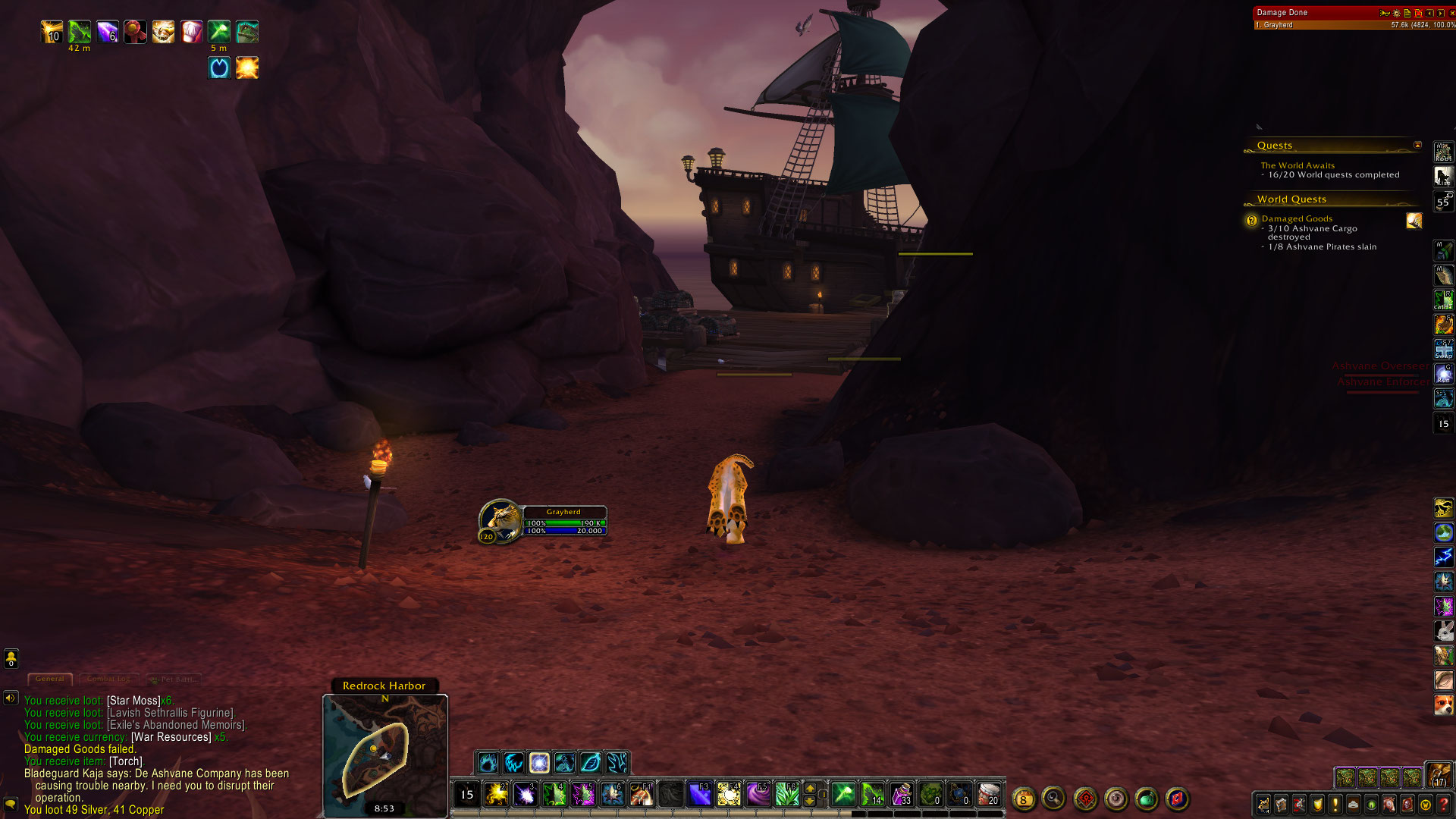Open damage meter settings gear
The image size is (1456, 819).
pos(1396,13)
